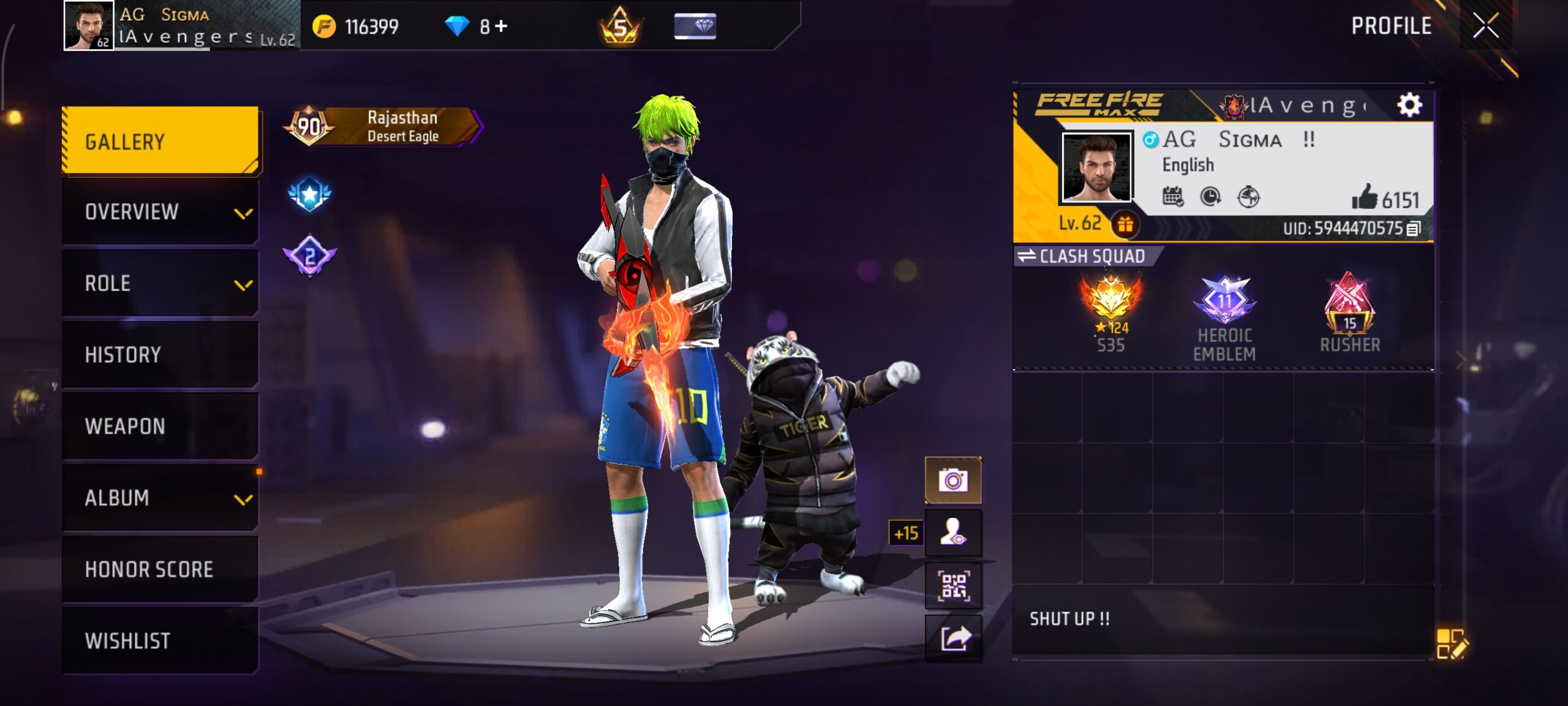This screenshot has width=1568, height=706.
Task: Click the calendar icon on the profile card
Action: (x=1172, y=195)
